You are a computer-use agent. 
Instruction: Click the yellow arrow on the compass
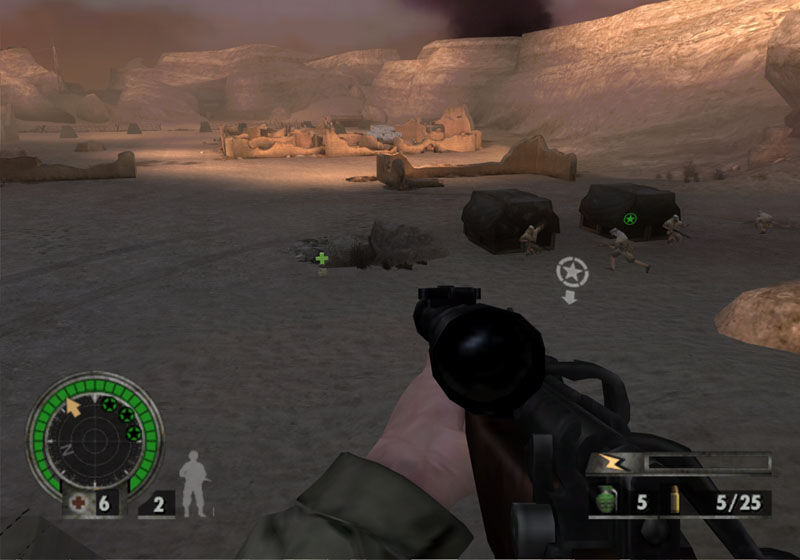click(73, 406)
